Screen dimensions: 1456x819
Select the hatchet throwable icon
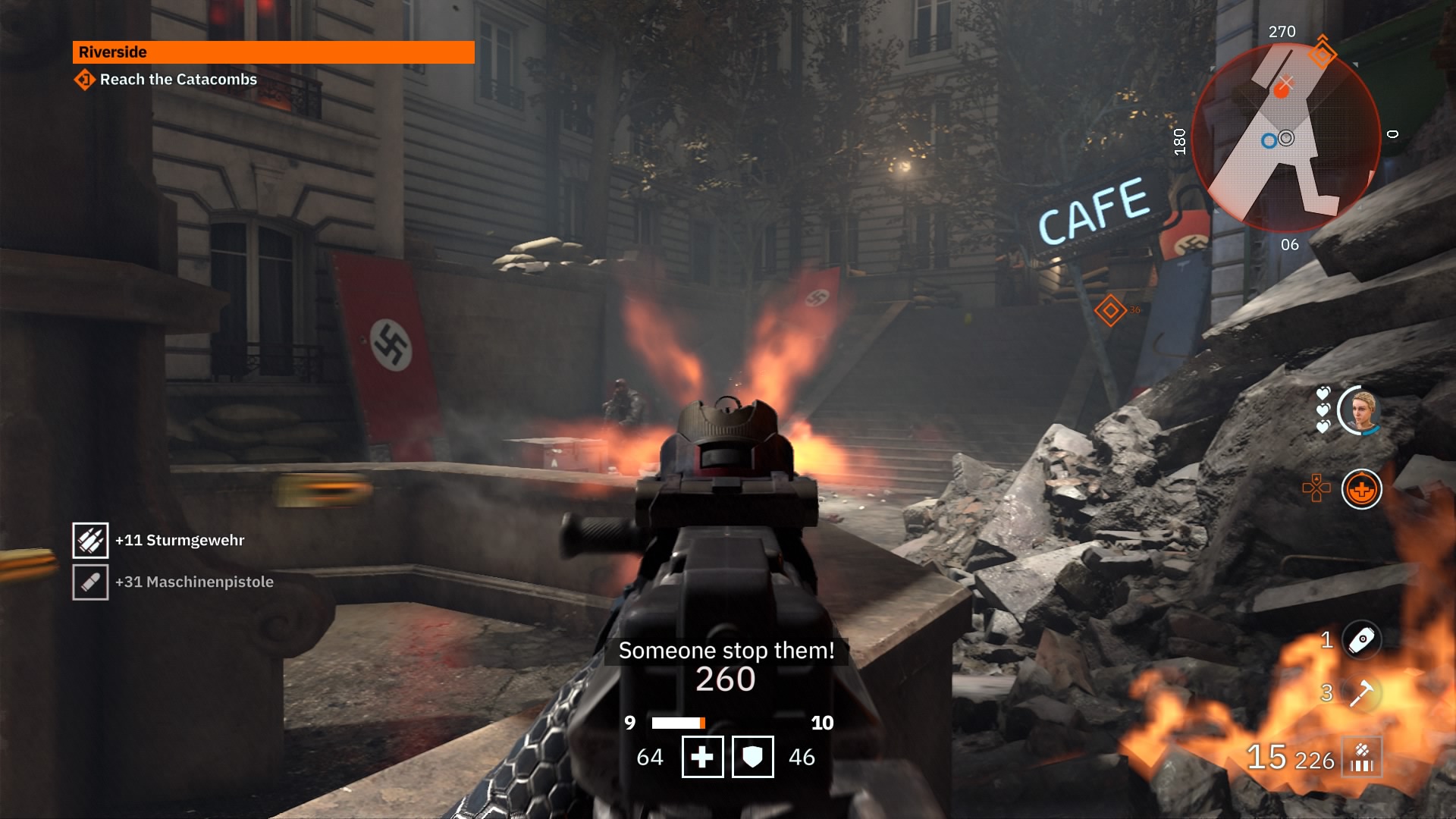click(x=1361, y=692)
